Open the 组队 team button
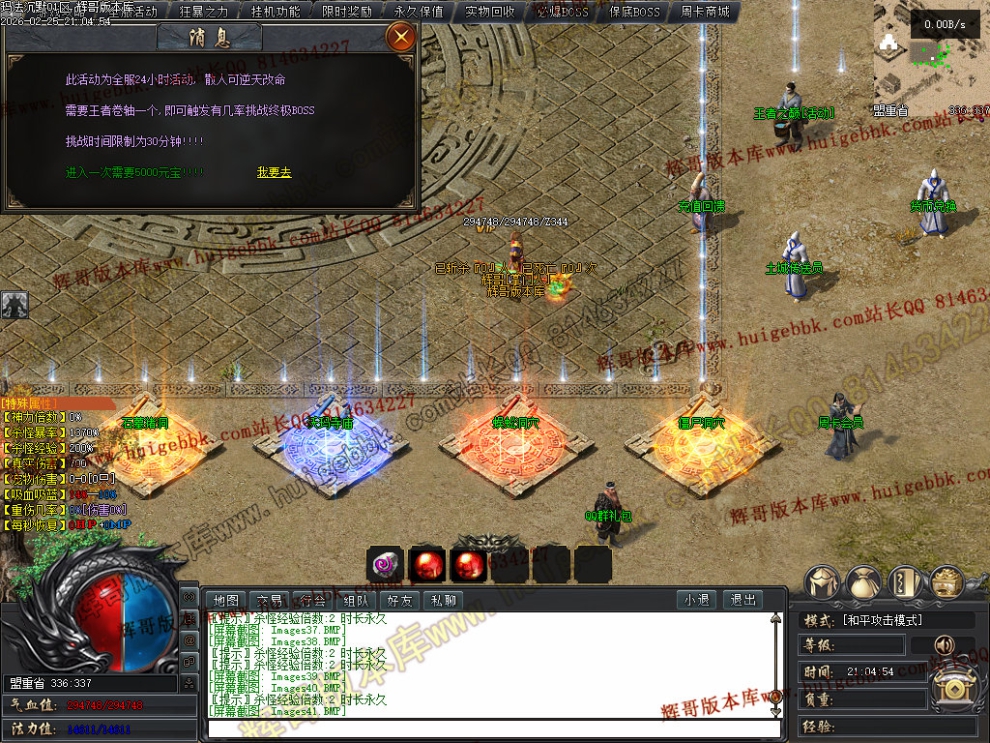Screen dimensions: 990x743 coord(356,601)
